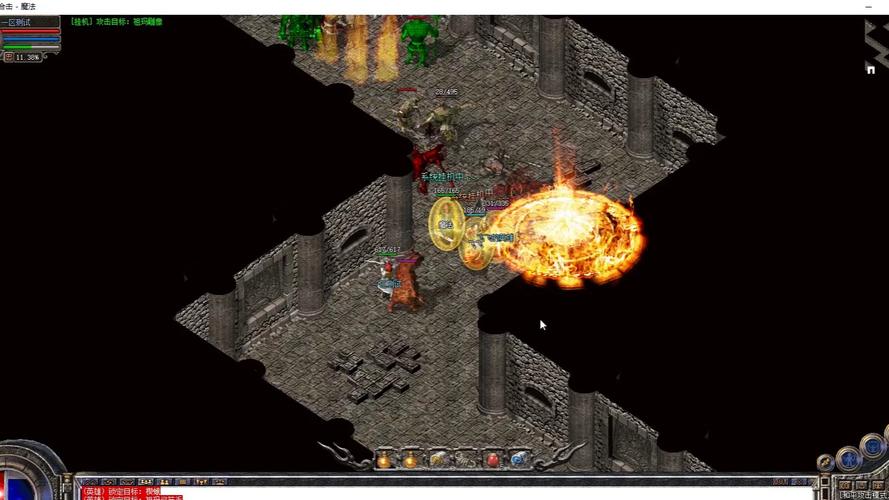Use the red potion in the hotbar
Image resolution: width=889 pixels, height=500 pixels.
pos(492,459)
